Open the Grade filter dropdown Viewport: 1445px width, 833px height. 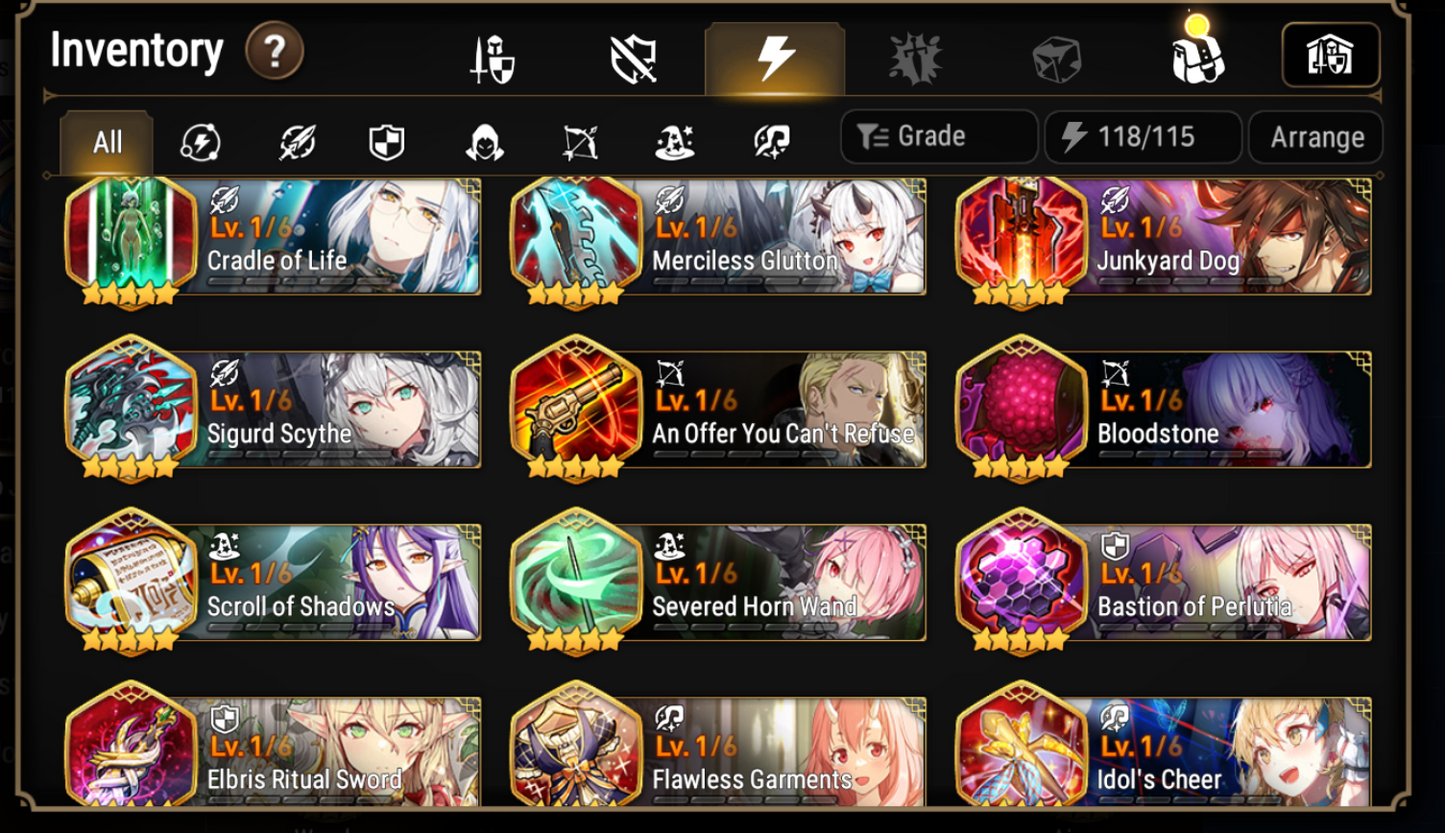(938, 137)
